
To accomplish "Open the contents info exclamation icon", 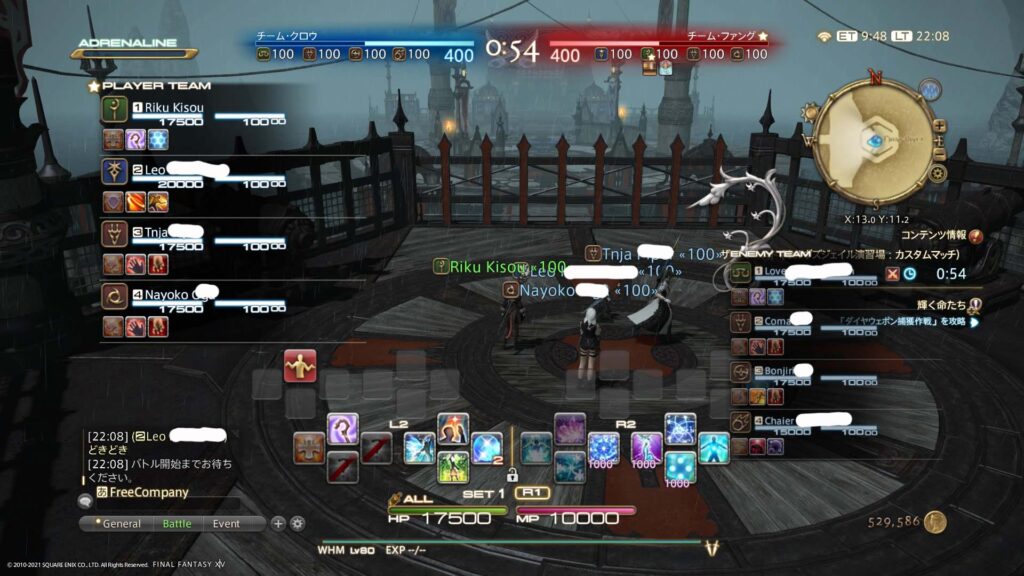I will (976, 236).
